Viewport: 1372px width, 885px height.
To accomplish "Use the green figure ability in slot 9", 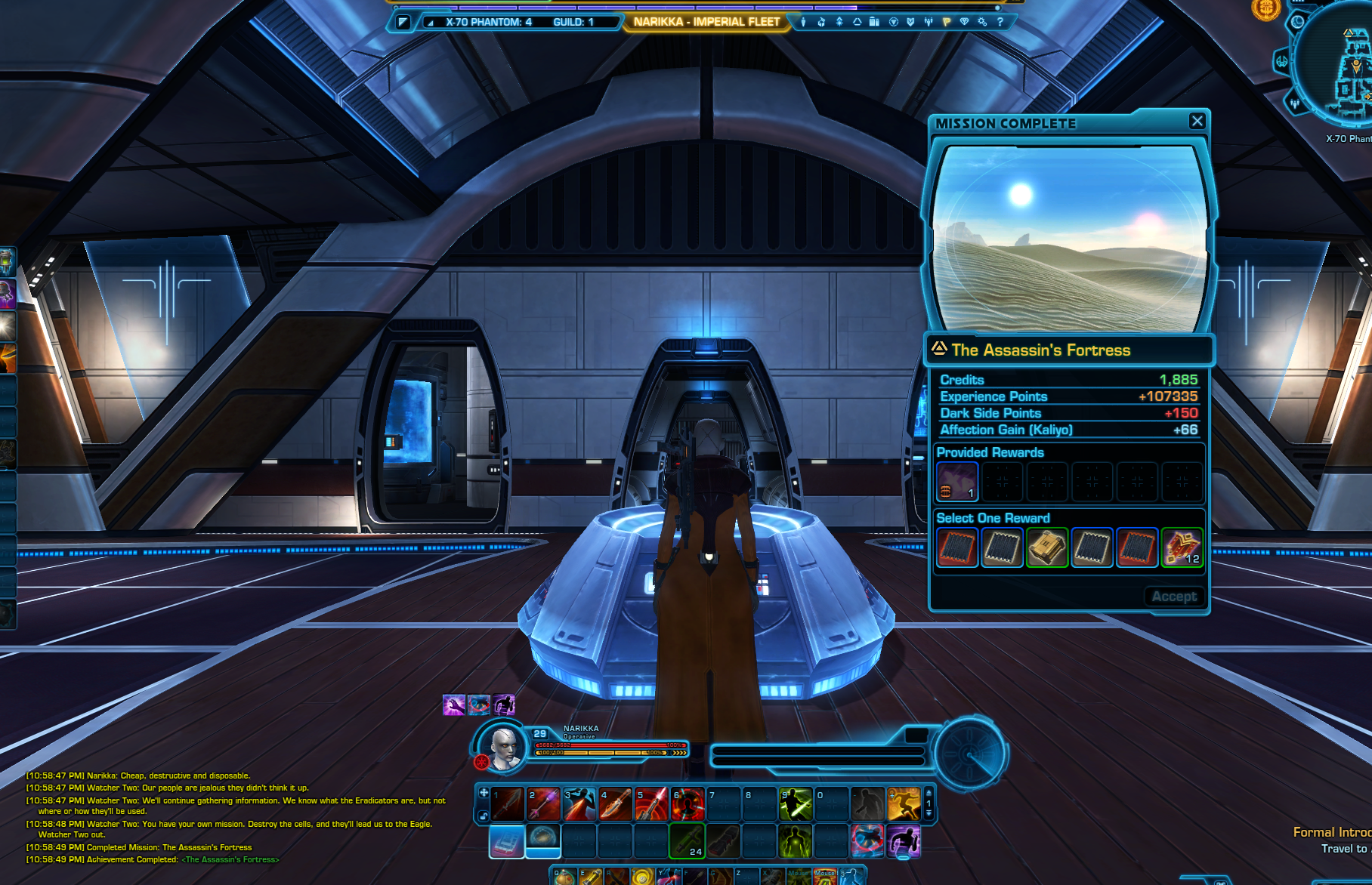I will point(796,804).
